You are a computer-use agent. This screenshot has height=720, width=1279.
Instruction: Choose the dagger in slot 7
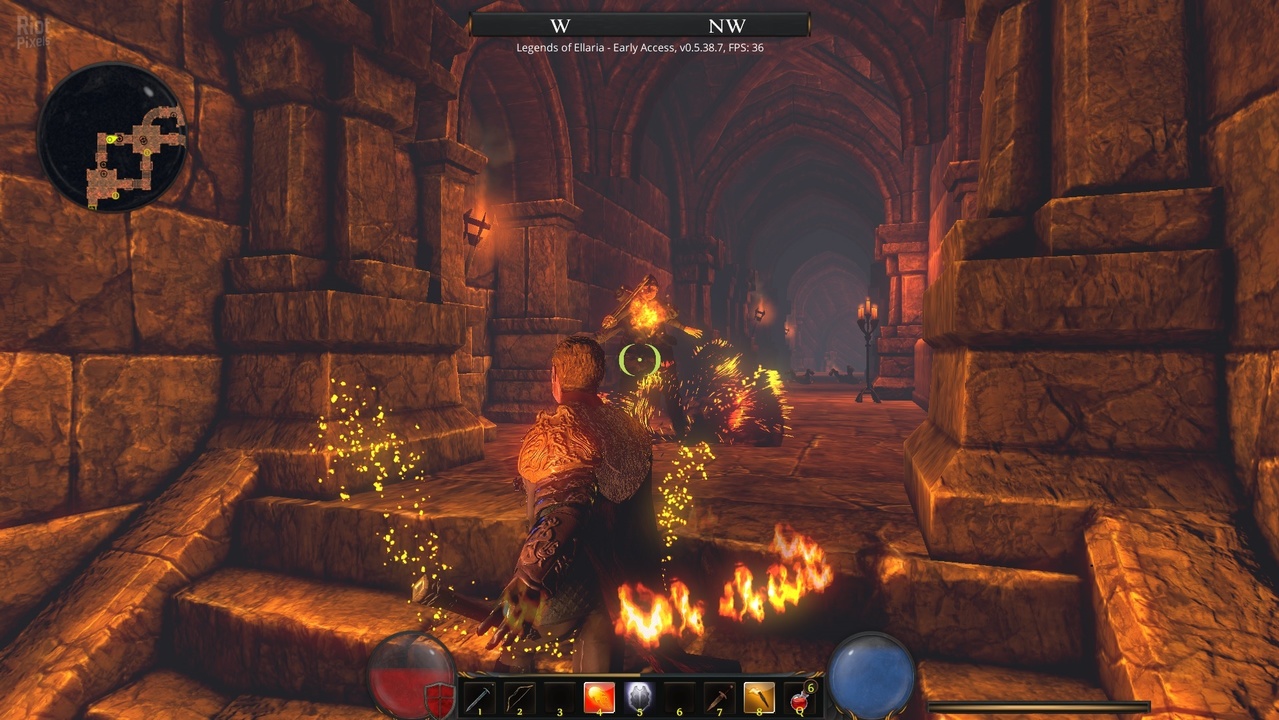(x=719, y=696)
